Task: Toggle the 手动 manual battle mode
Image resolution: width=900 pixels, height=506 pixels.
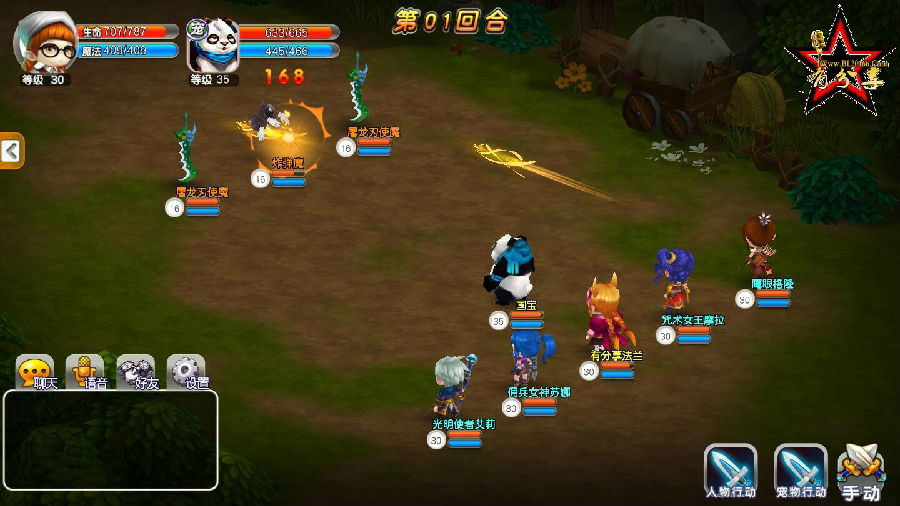Action: [860, 472]
